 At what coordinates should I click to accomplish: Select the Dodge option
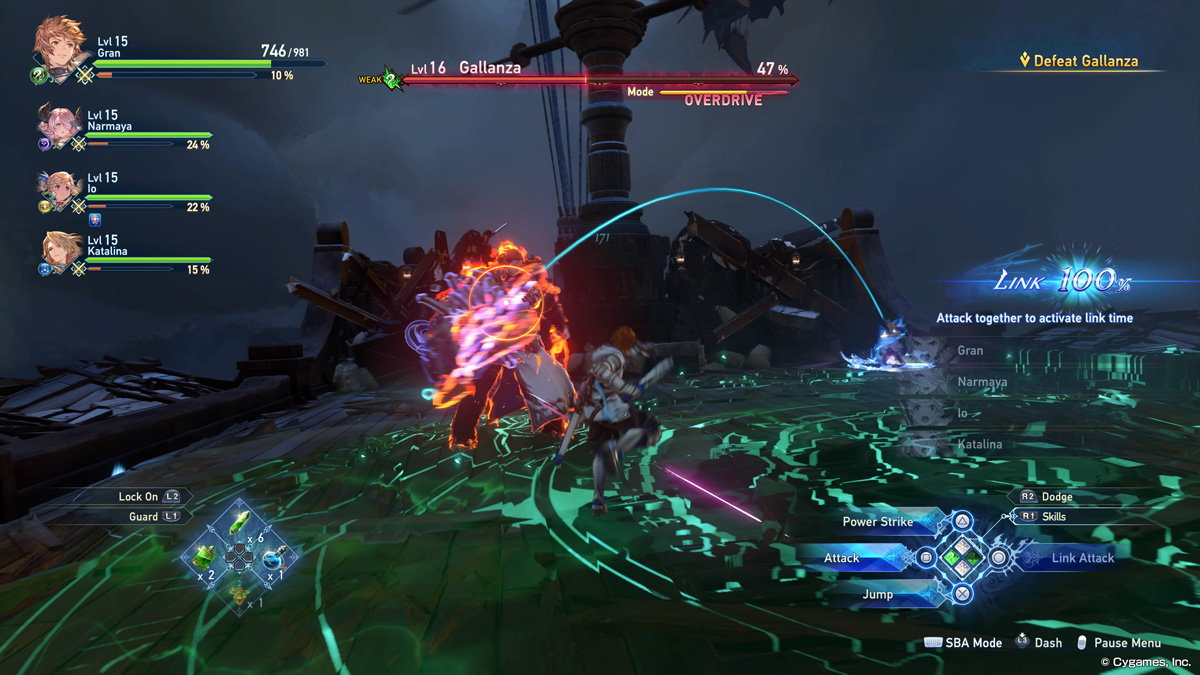1056,496
